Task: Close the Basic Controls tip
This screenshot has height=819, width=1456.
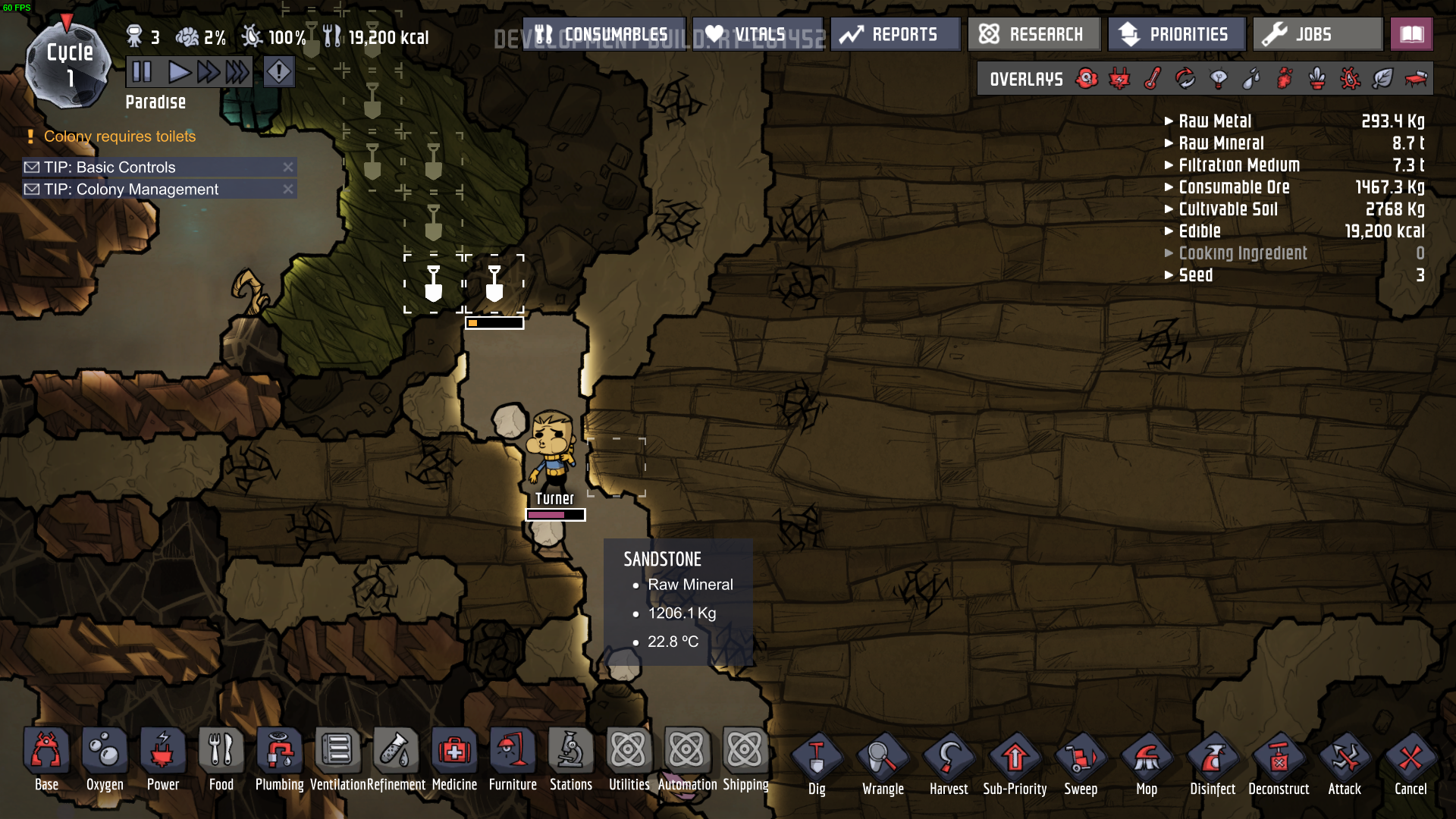Action: (x=288, y=167)
